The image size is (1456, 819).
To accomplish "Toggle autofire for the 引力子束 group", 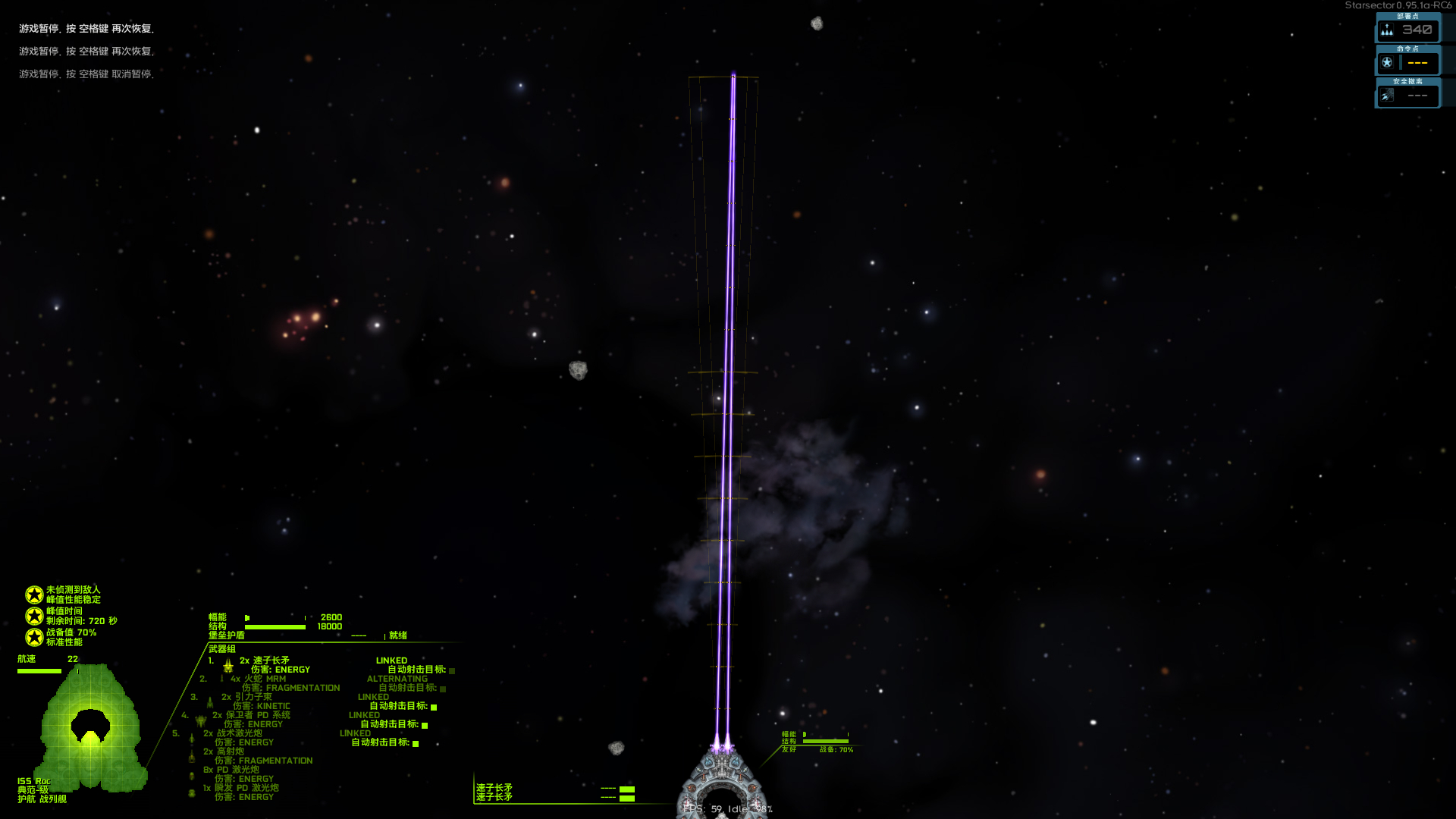I will [x=434, y=708].
